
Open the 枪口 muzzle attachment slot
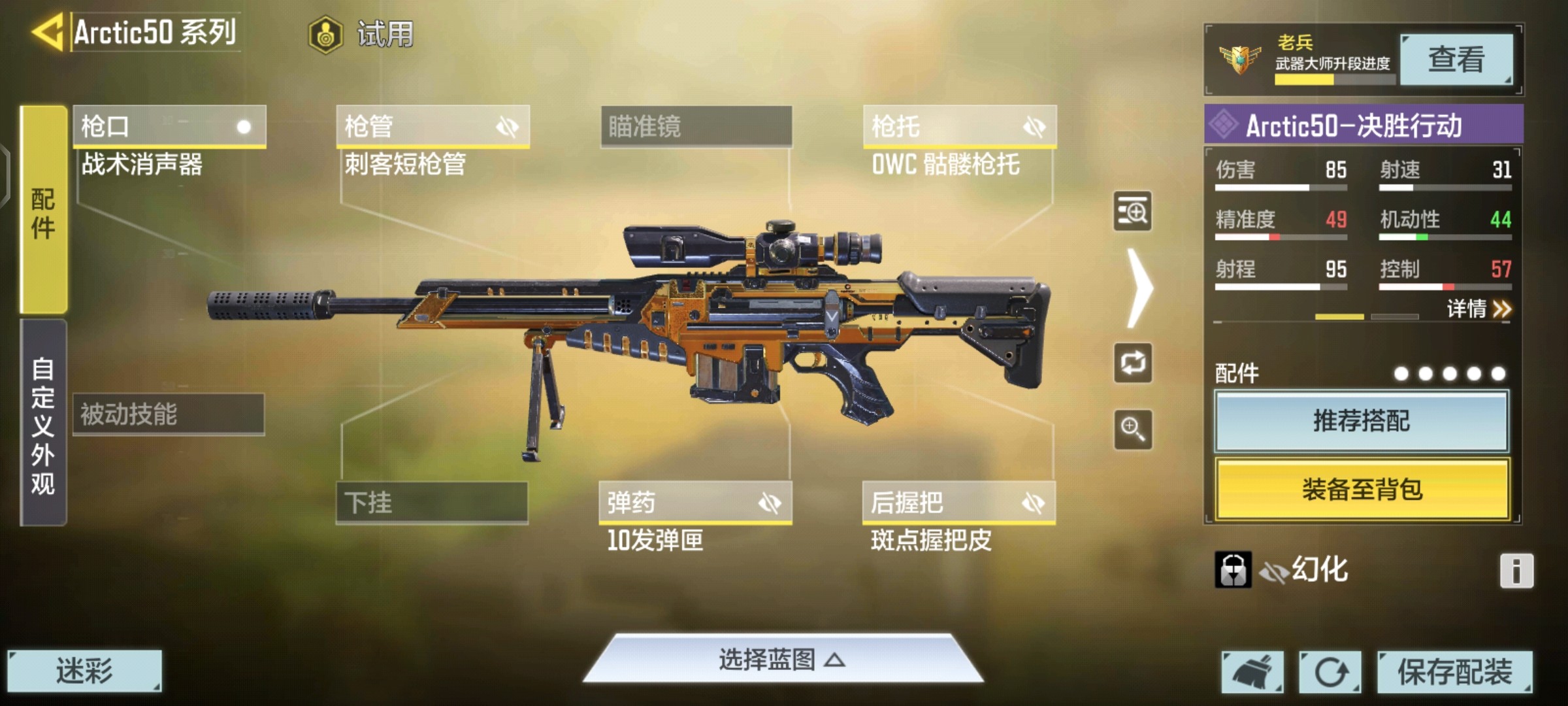coord(169,126)
